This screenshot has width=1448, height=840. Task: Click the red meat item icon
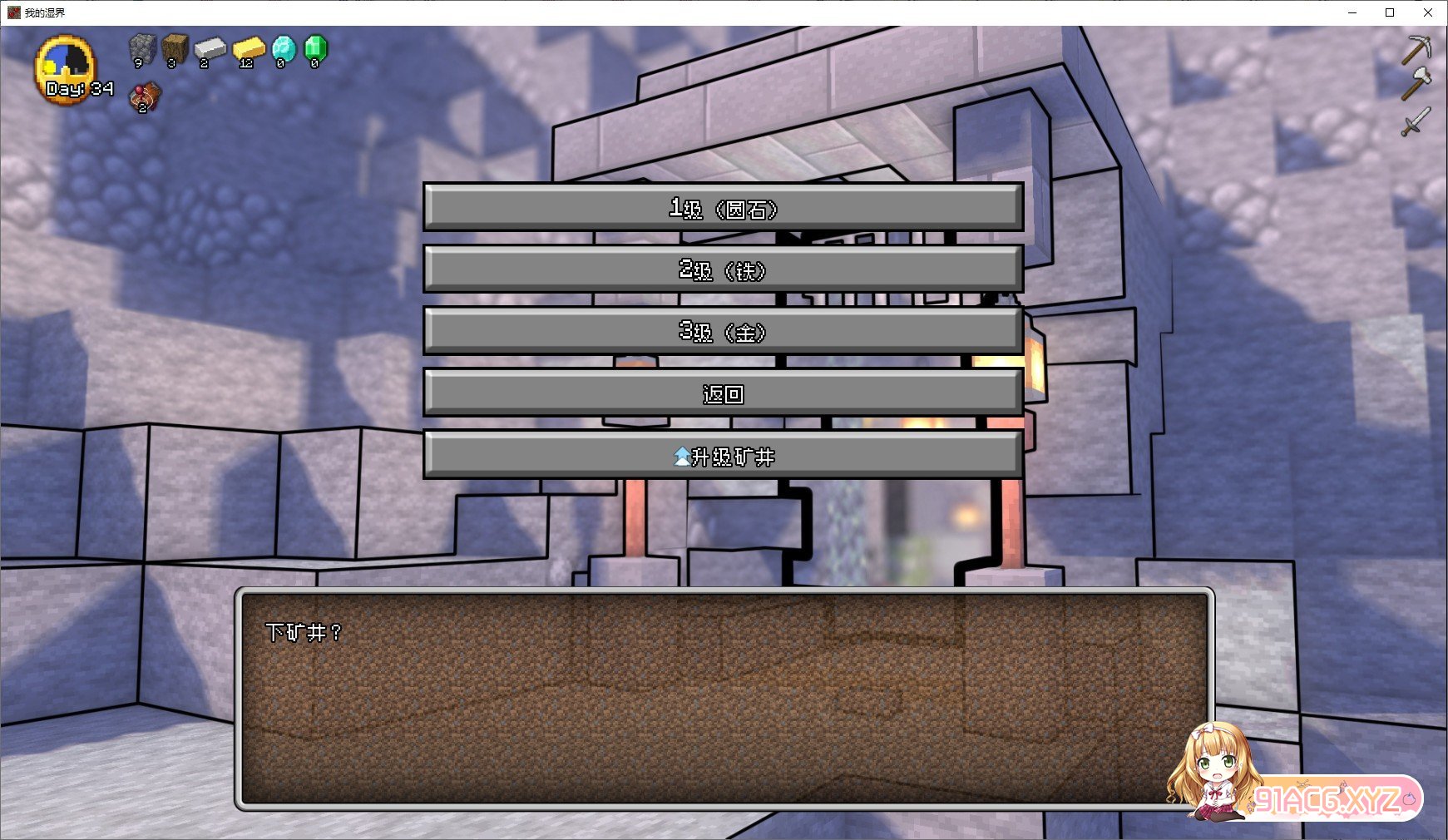(145, 97)
